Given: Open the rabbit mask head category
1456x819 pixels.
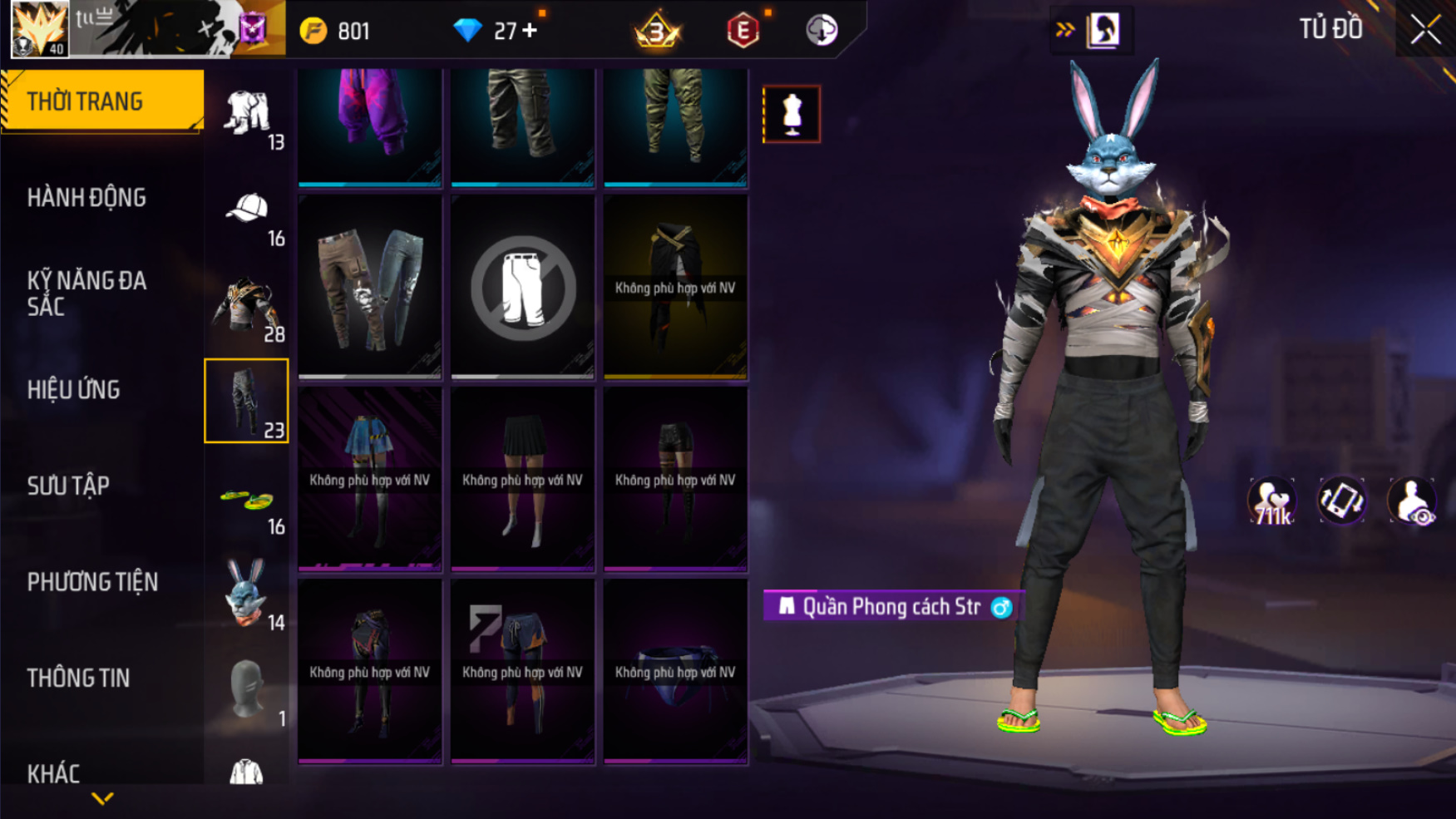Looking at the screenshot, I should (247, 594).
